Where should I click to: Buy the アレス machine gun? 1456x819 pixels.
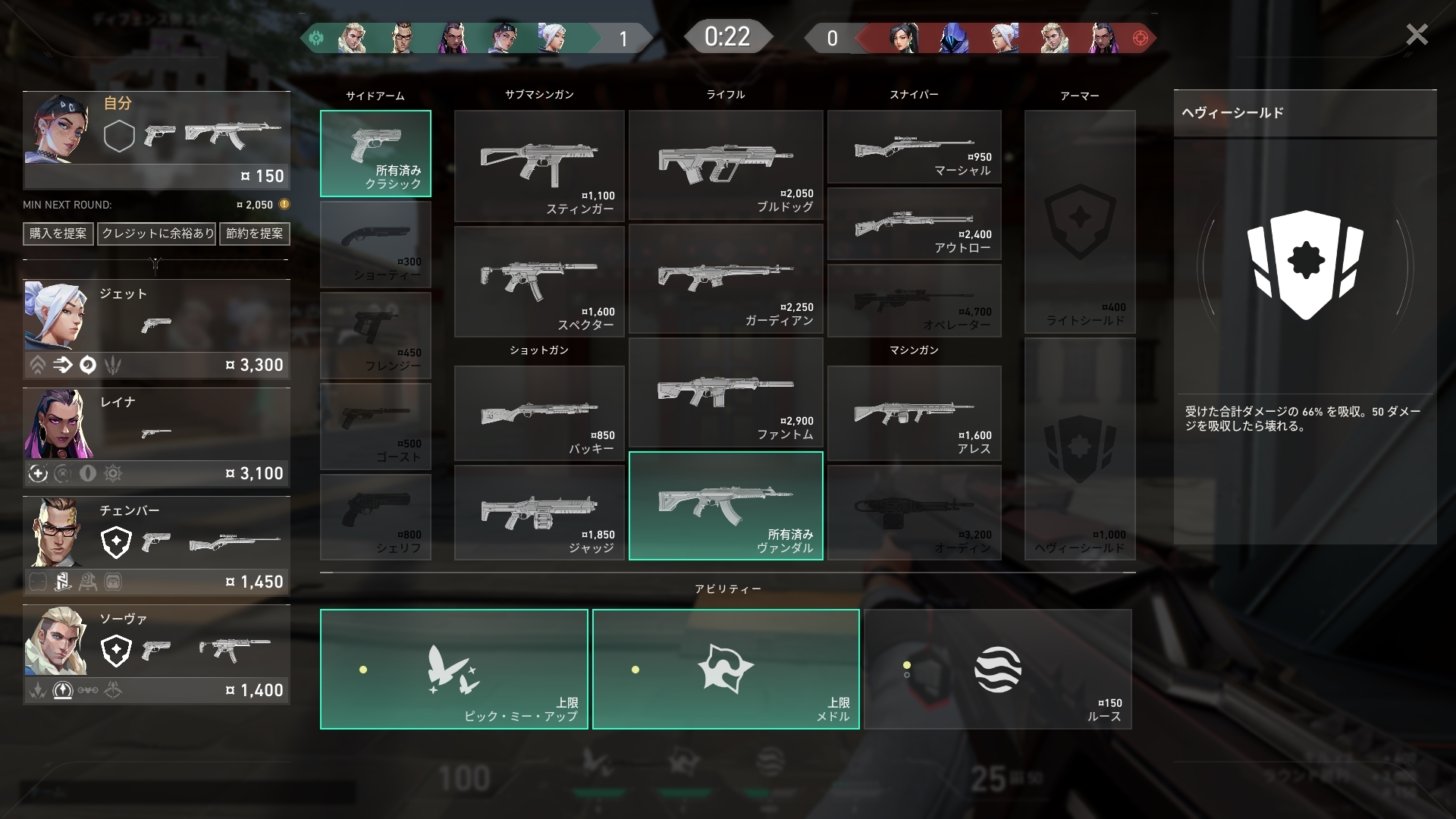[x=914, y=413]
